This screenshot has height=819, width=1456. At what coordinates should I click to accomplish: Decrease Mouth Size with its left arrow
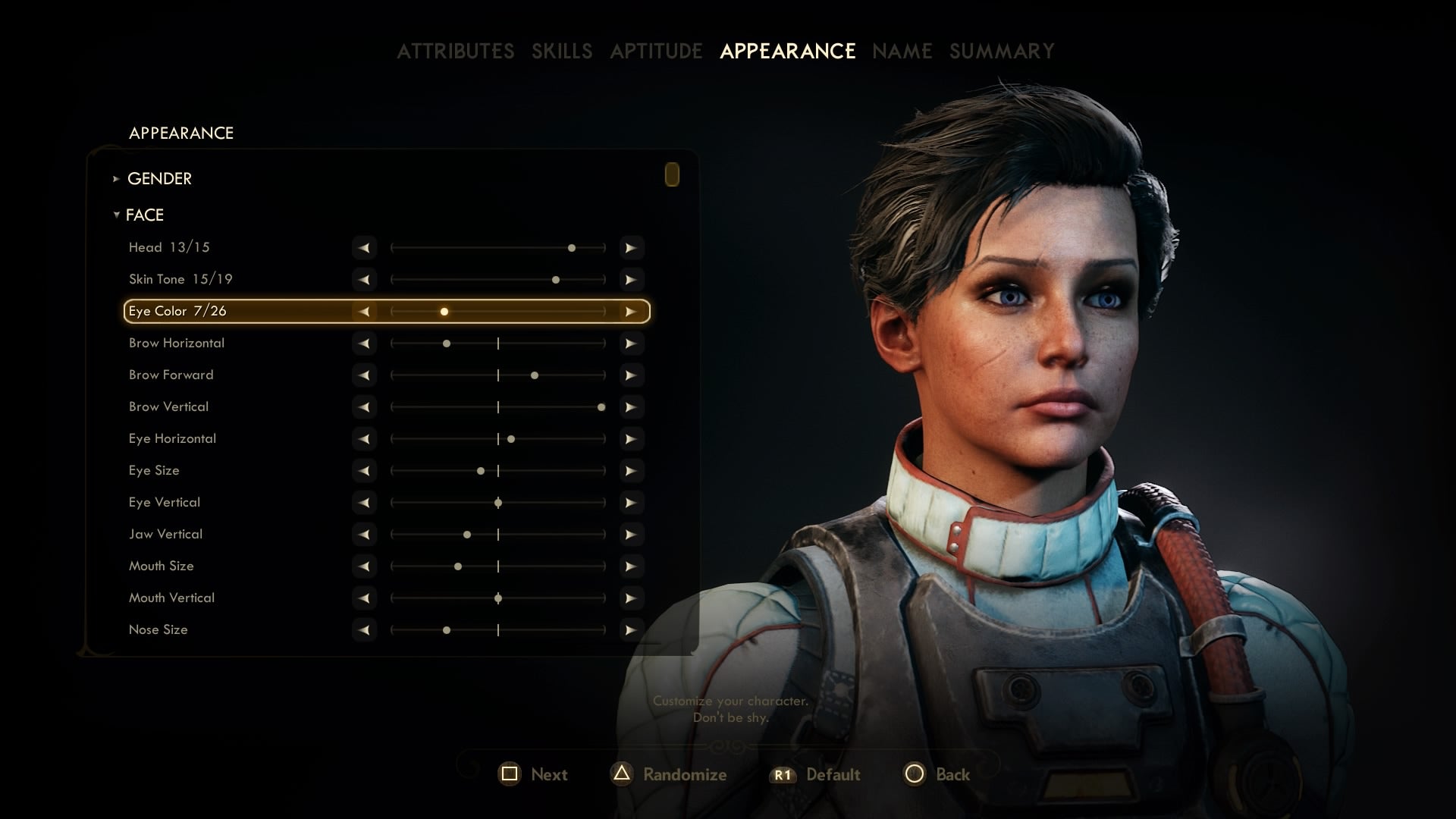coord(364,566)
